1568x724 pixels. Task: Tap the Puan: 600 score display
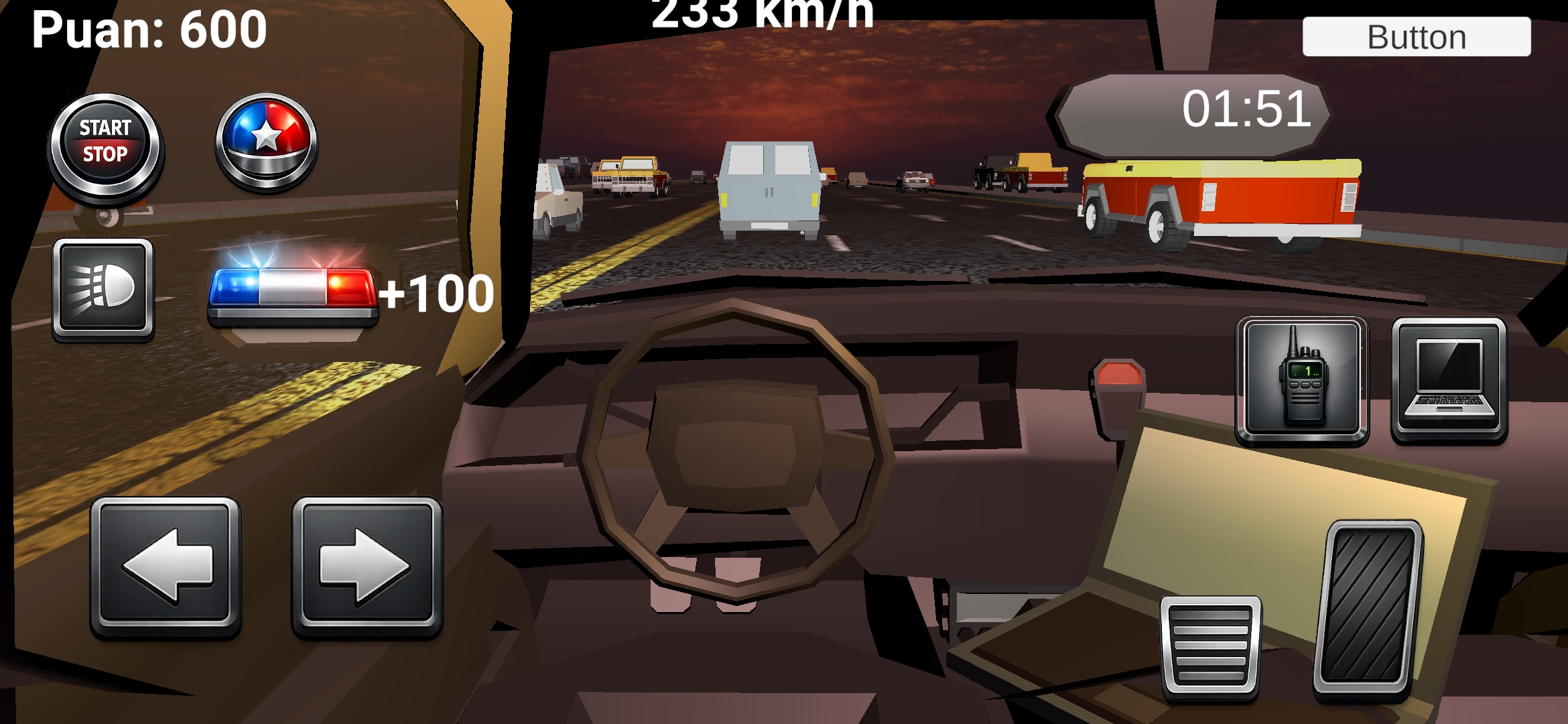[149, 29]
